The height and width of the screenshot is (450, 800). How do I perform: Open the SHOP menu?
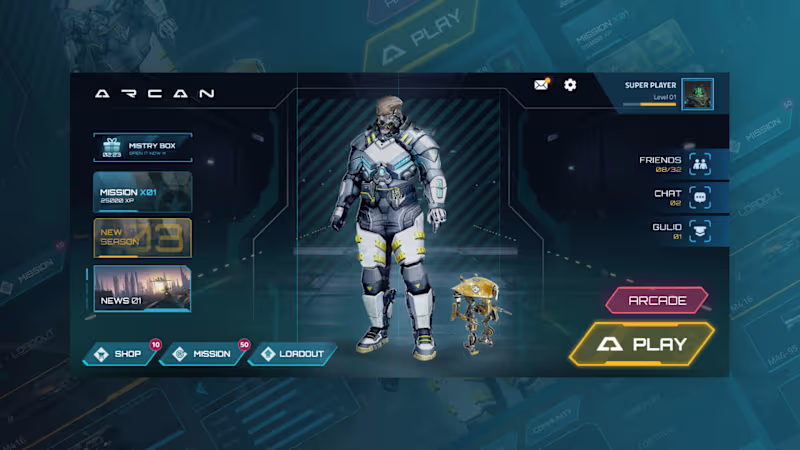pos(120,354)
